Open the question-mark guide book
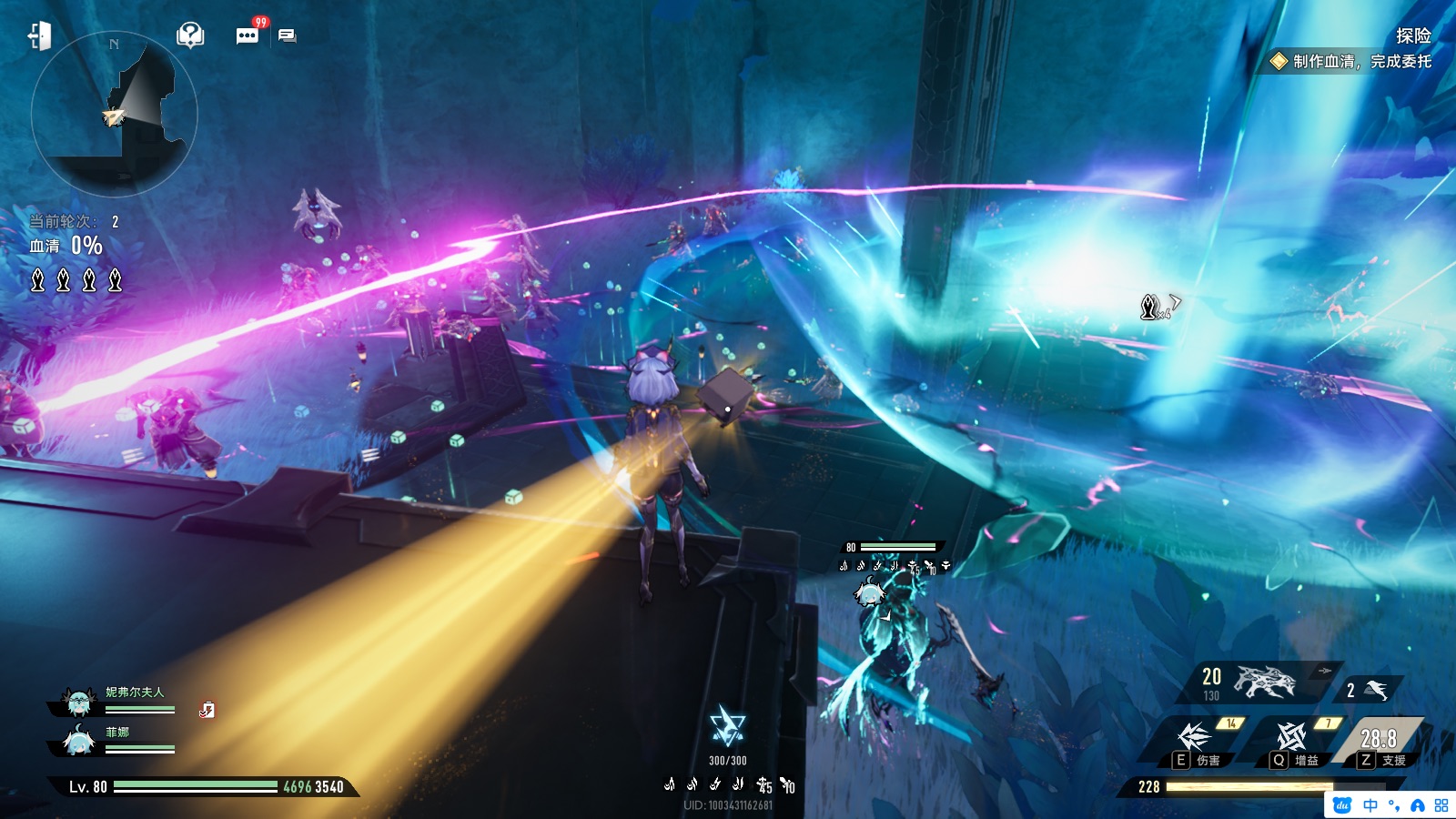 tap(189, 35)
